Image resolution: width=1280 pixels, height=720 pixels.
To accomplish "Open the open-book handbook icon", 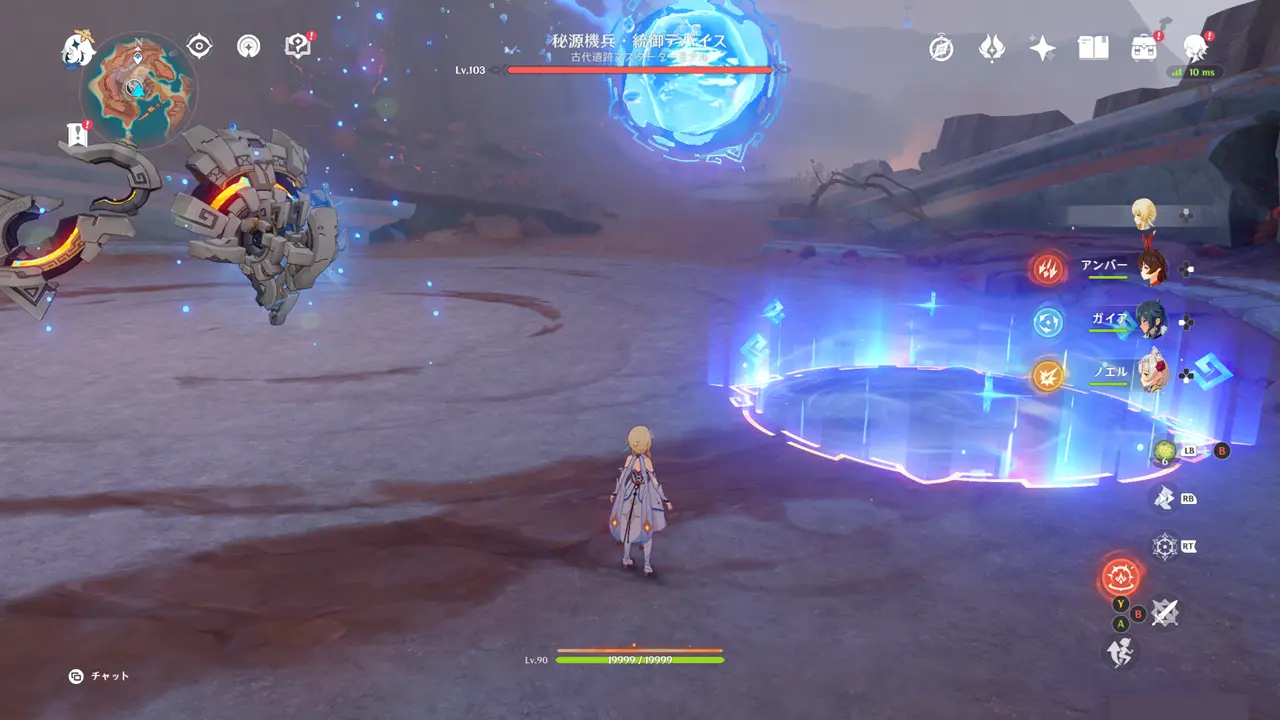I will click(x=1093, y=48).
